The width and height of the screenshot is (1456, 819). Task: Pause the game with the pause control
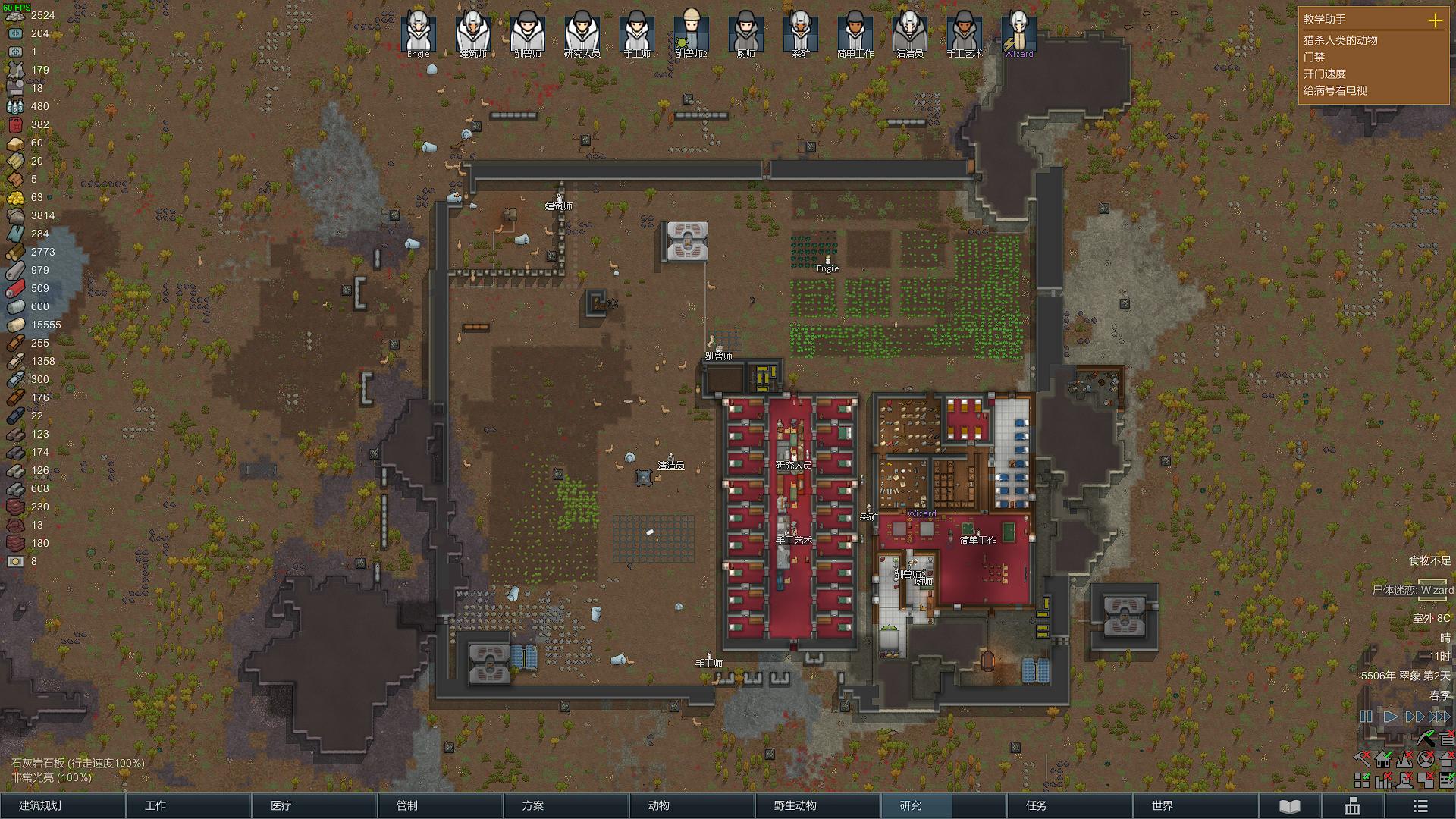click(1366, 717)
